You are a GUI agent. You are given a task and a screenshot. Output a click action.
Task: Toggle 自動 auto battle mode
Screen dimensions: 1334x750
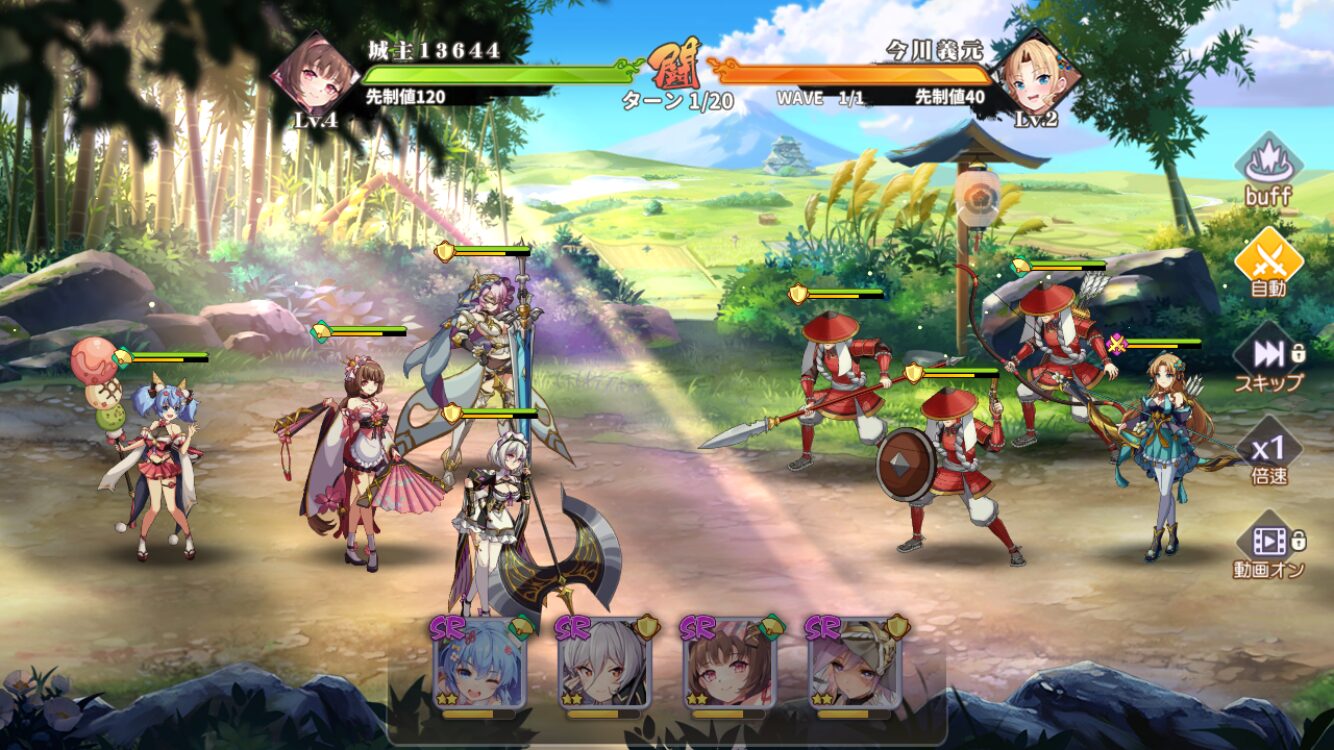pos(1268,262)
